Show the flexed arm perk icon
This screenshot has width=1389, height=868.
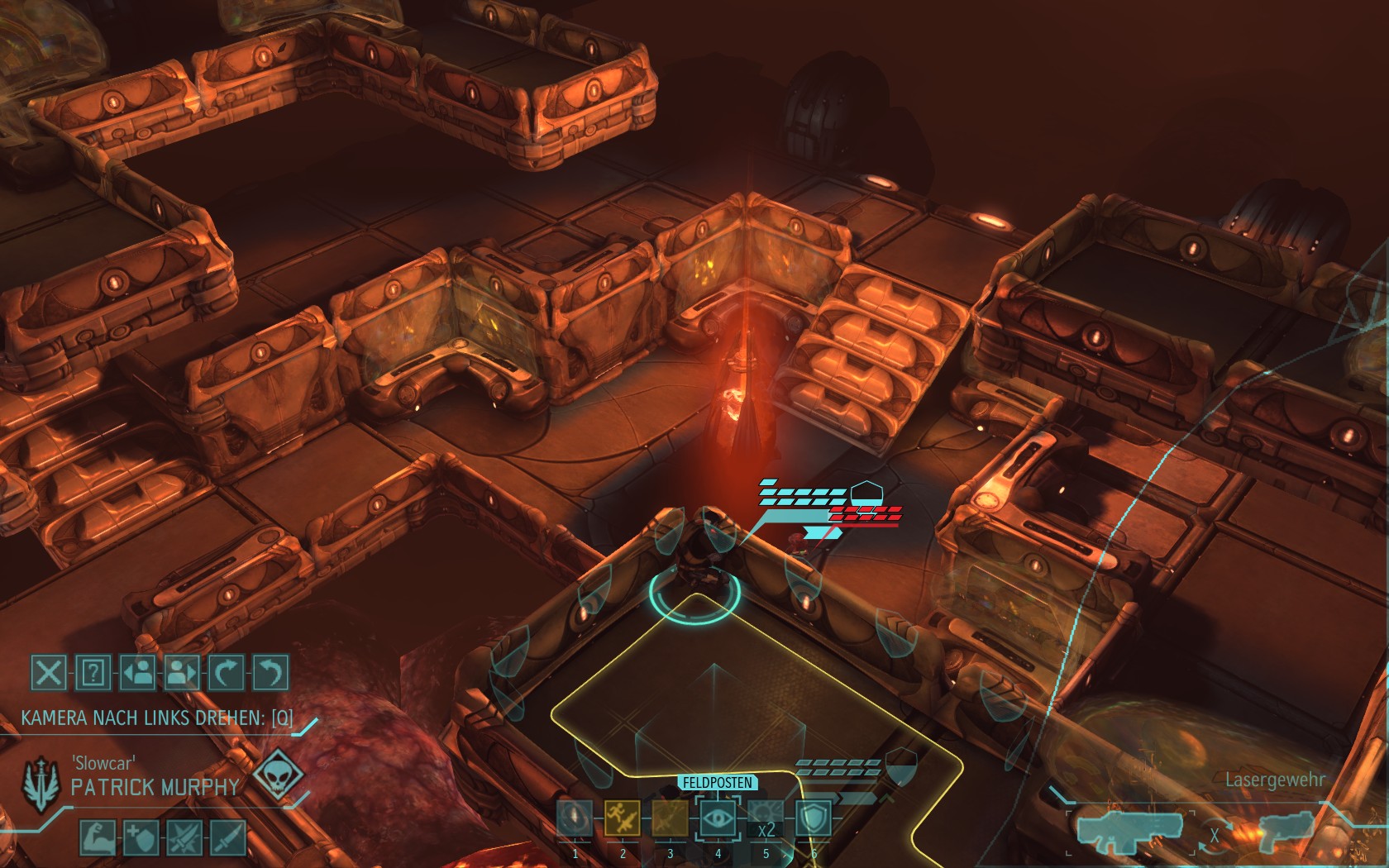pyautogui.click(x=98, y=837)
